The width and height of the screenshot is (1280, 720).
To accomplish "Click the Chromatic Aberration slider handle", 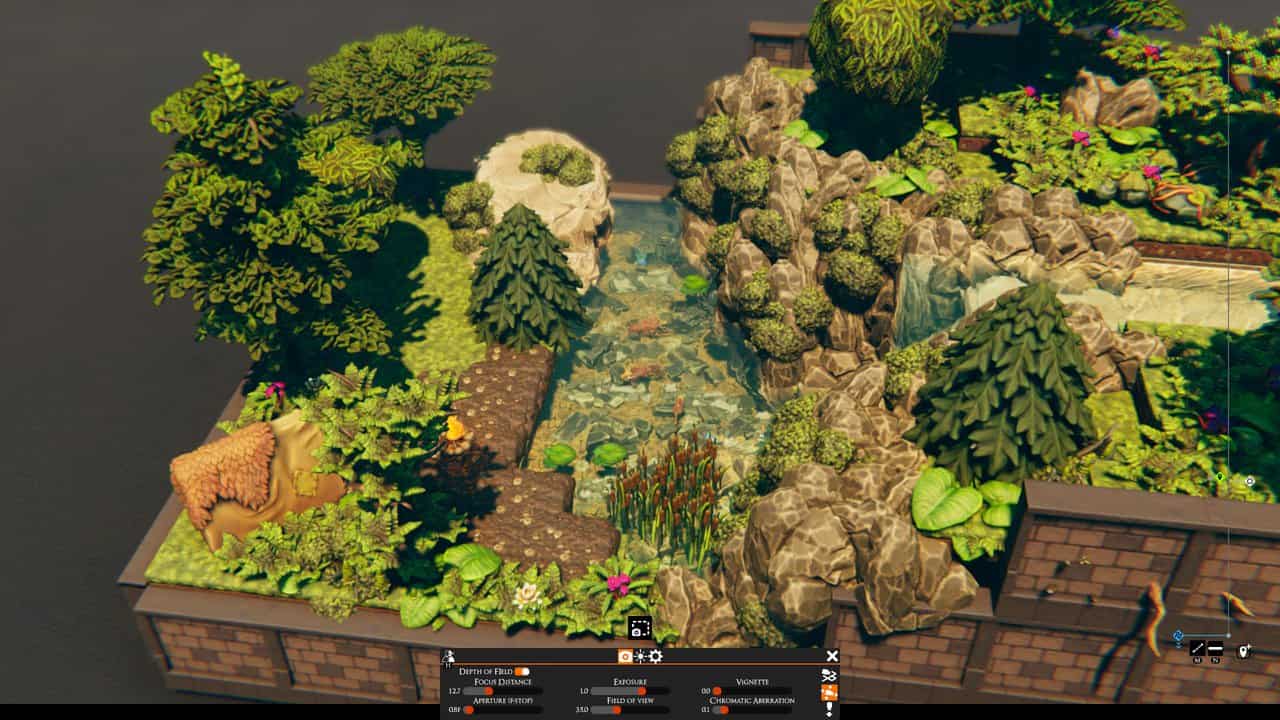I will tap(722, 710).
